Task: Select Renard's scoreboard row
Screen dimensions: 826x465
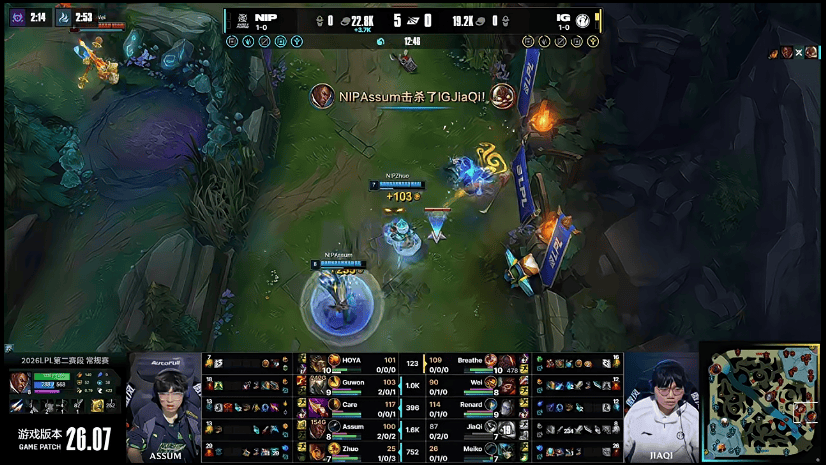Action: [x=470, y=405]
